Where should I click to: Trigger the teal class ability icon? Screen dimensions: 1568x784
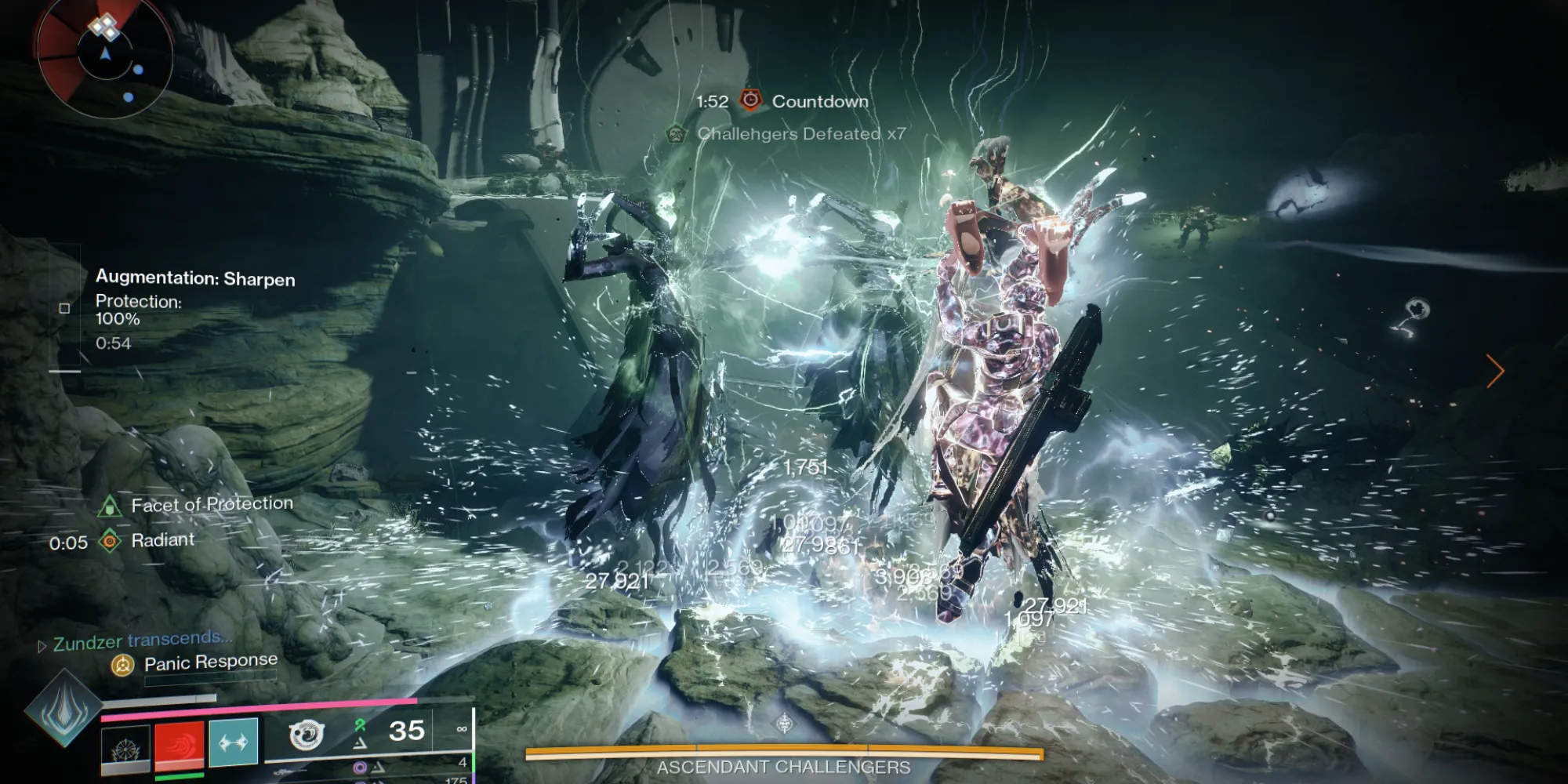tap(234, 742)
